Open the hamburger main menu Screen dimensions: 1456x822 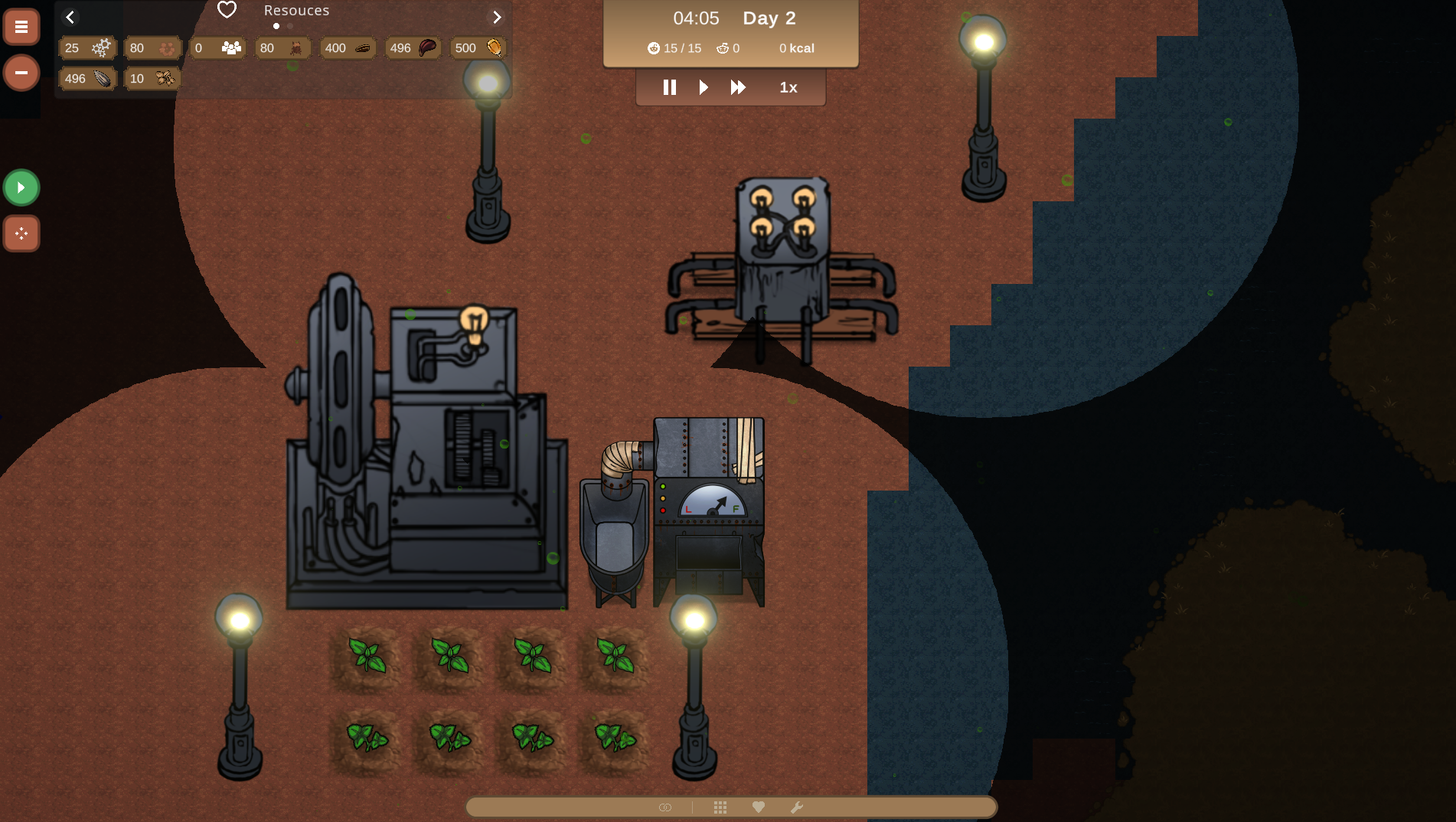(21, 28)
